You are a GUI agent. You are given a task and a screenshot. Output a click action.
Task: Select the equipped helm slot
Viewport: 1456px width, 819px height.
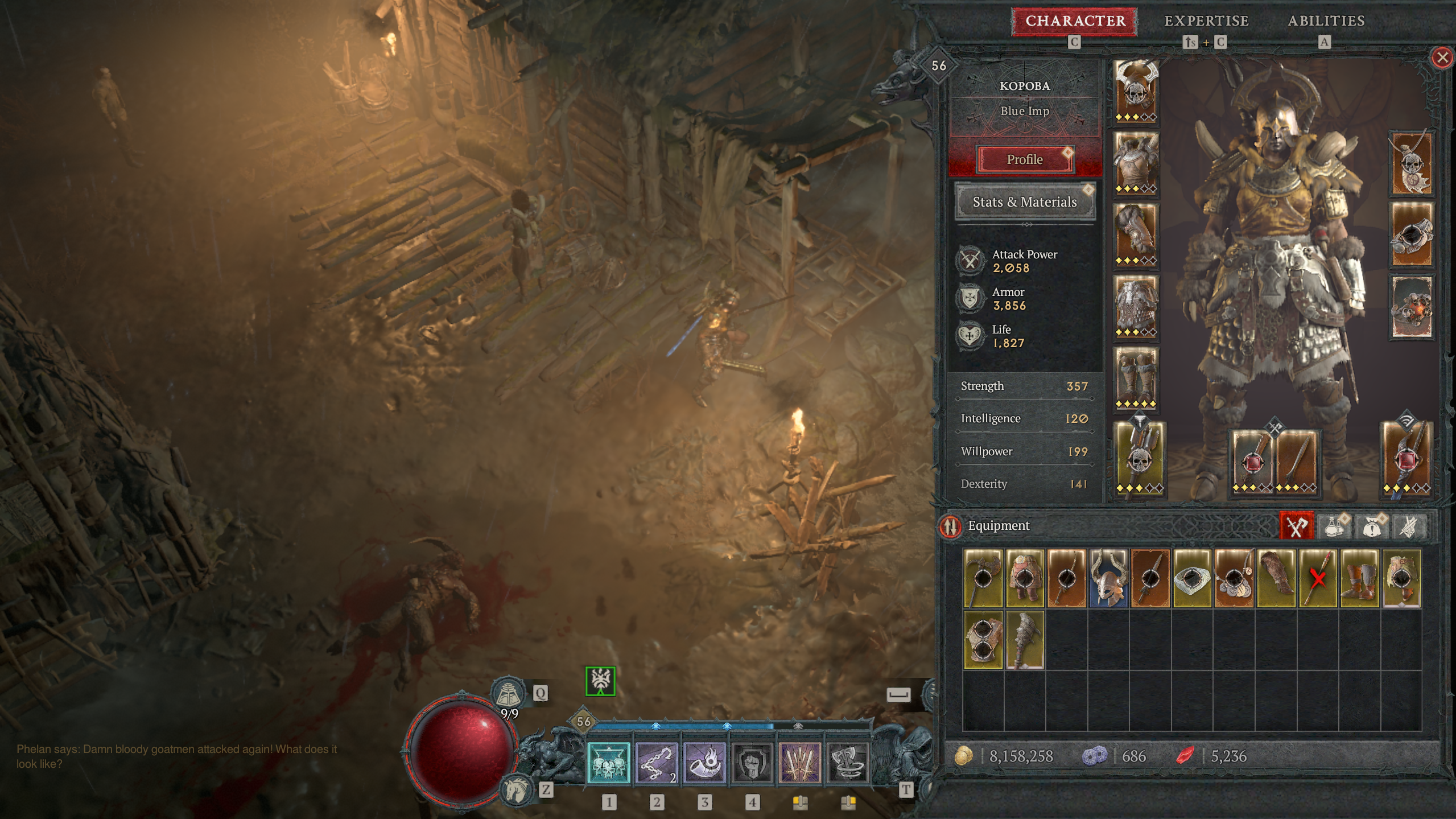1136,91
